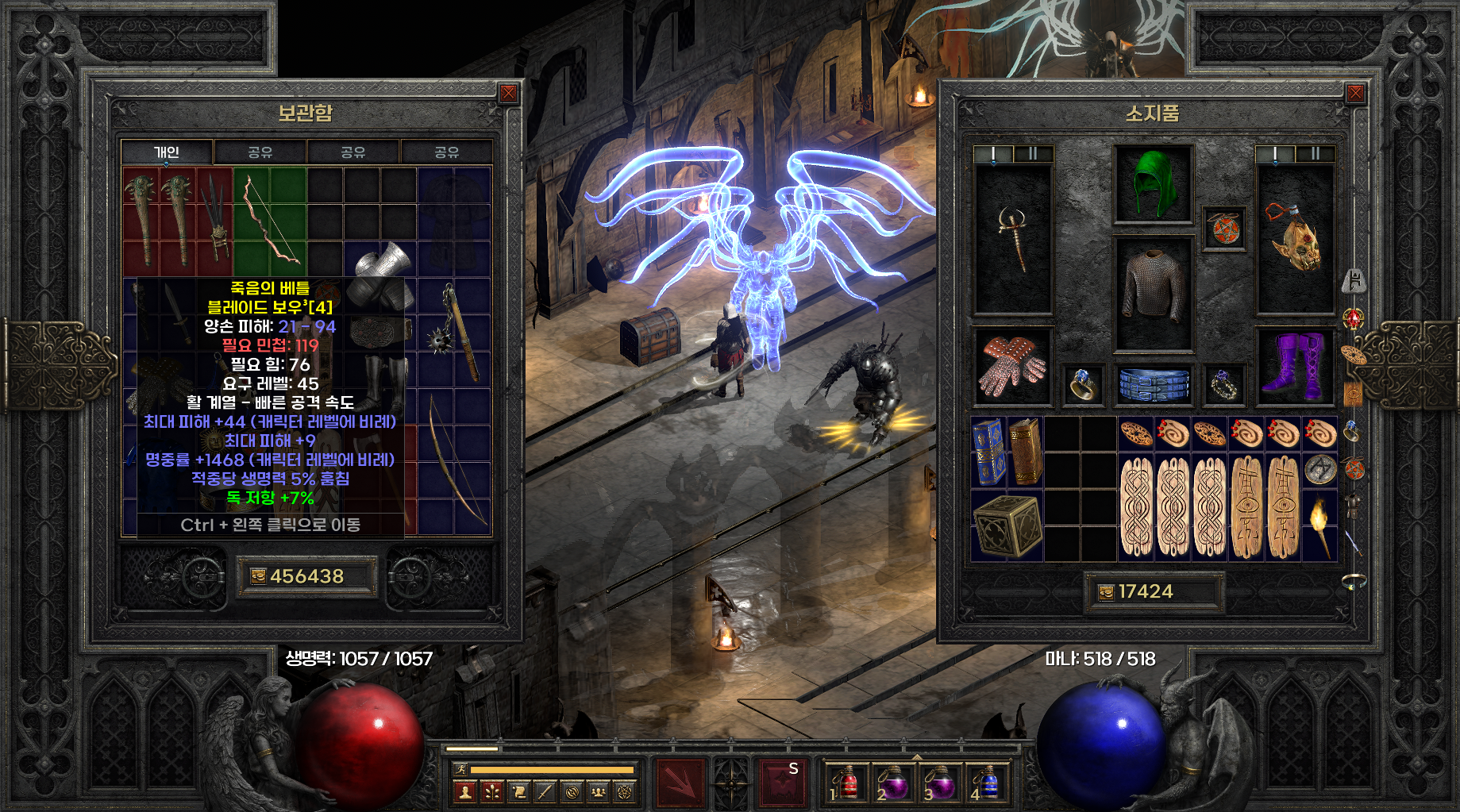Select the equipped wand weapon

pyautogui.click(x=1013, y=238)
